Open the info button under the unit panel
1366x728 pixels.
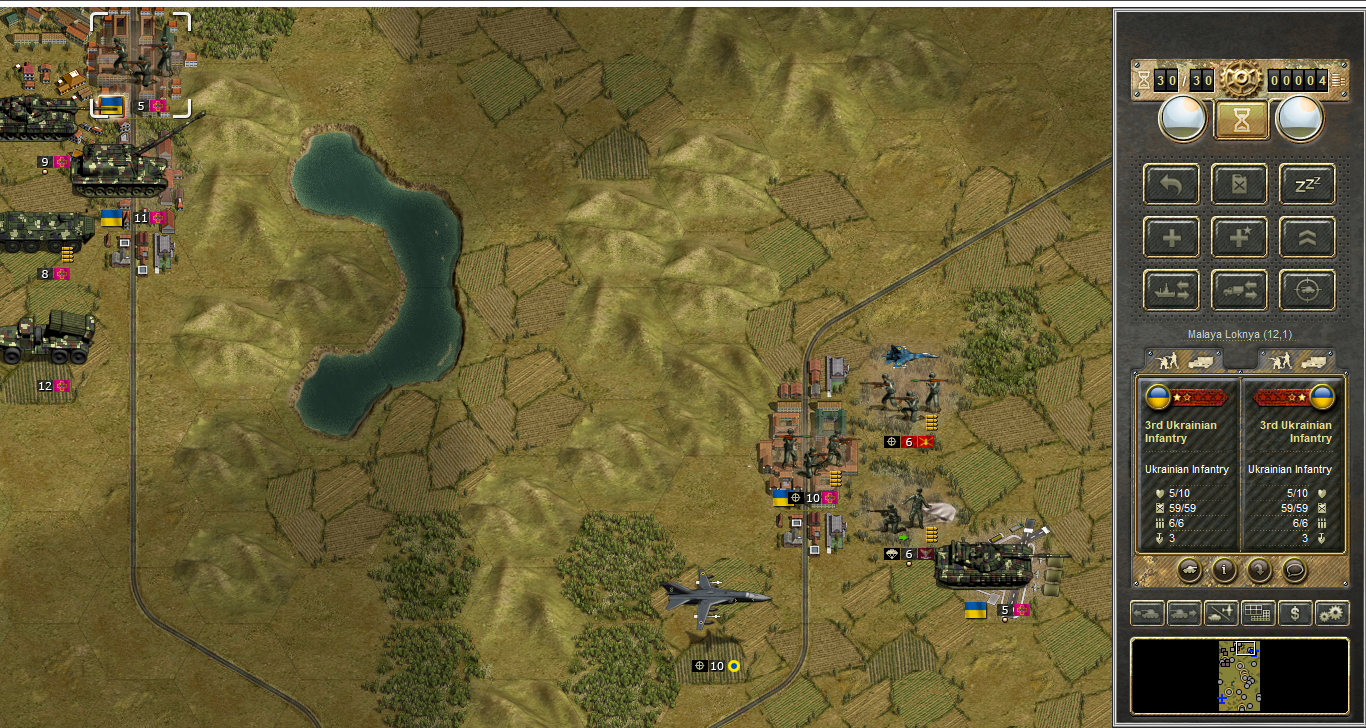point(1224,570)
